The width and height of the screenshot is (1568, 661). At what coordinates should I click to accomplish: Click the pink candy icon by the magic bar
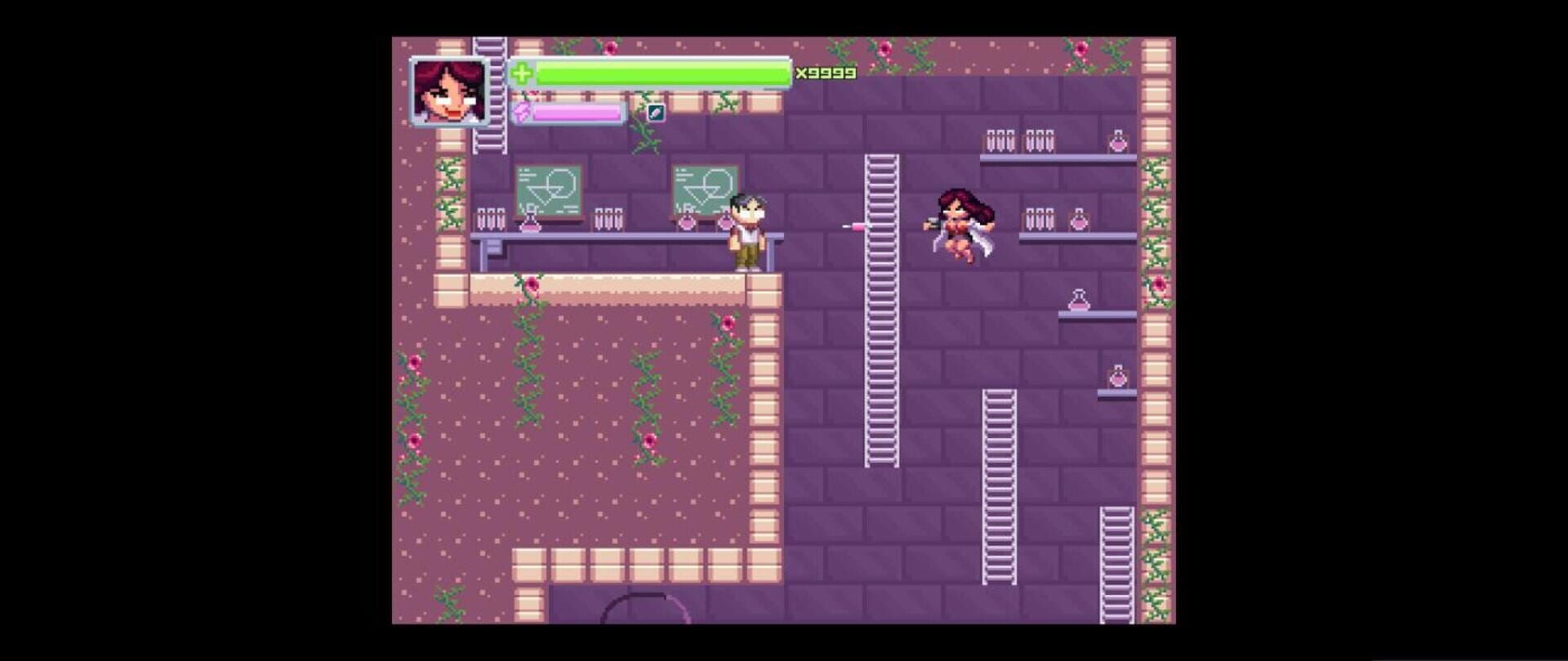coord(522,112)
